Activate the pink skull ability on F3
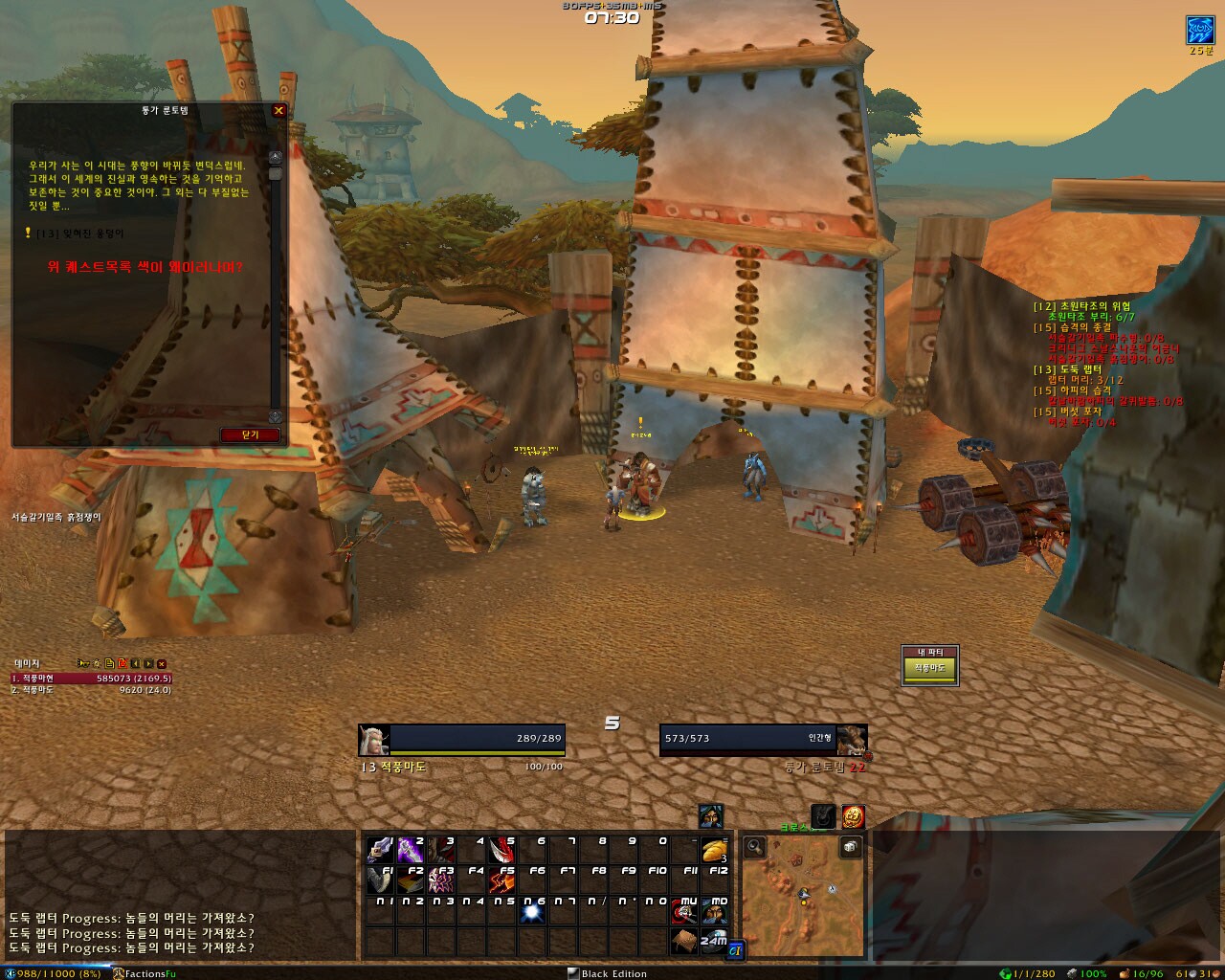This screenshot has height=980, width=1225. [x=440, y=880]
